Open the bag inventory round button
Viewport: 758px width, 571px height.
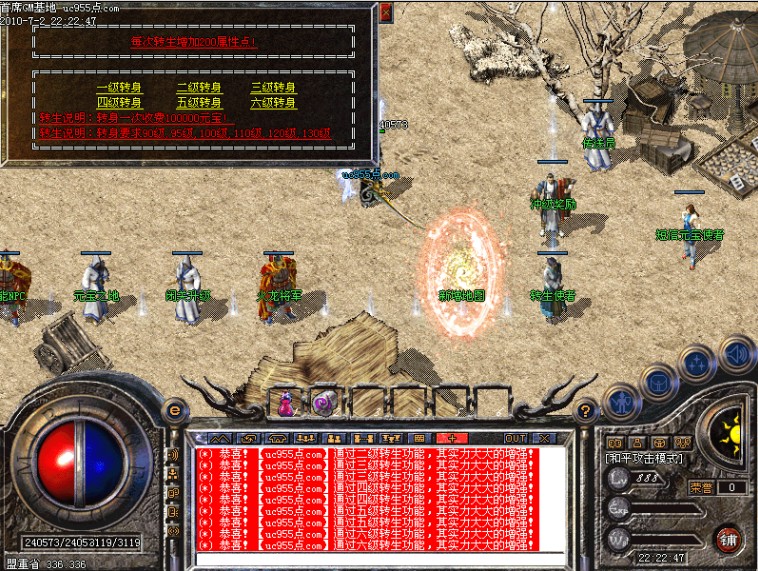pyautogui.click(x=657, y=382)
